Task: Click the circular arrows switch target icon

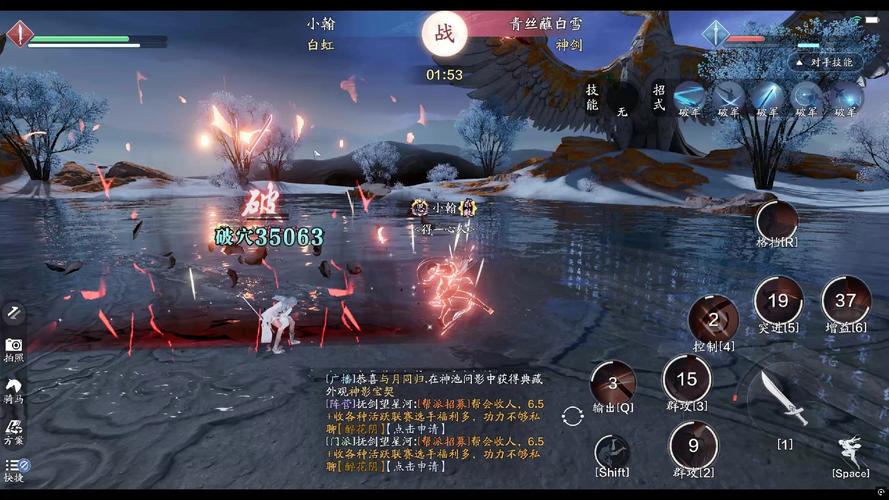Action: (573, 416)
